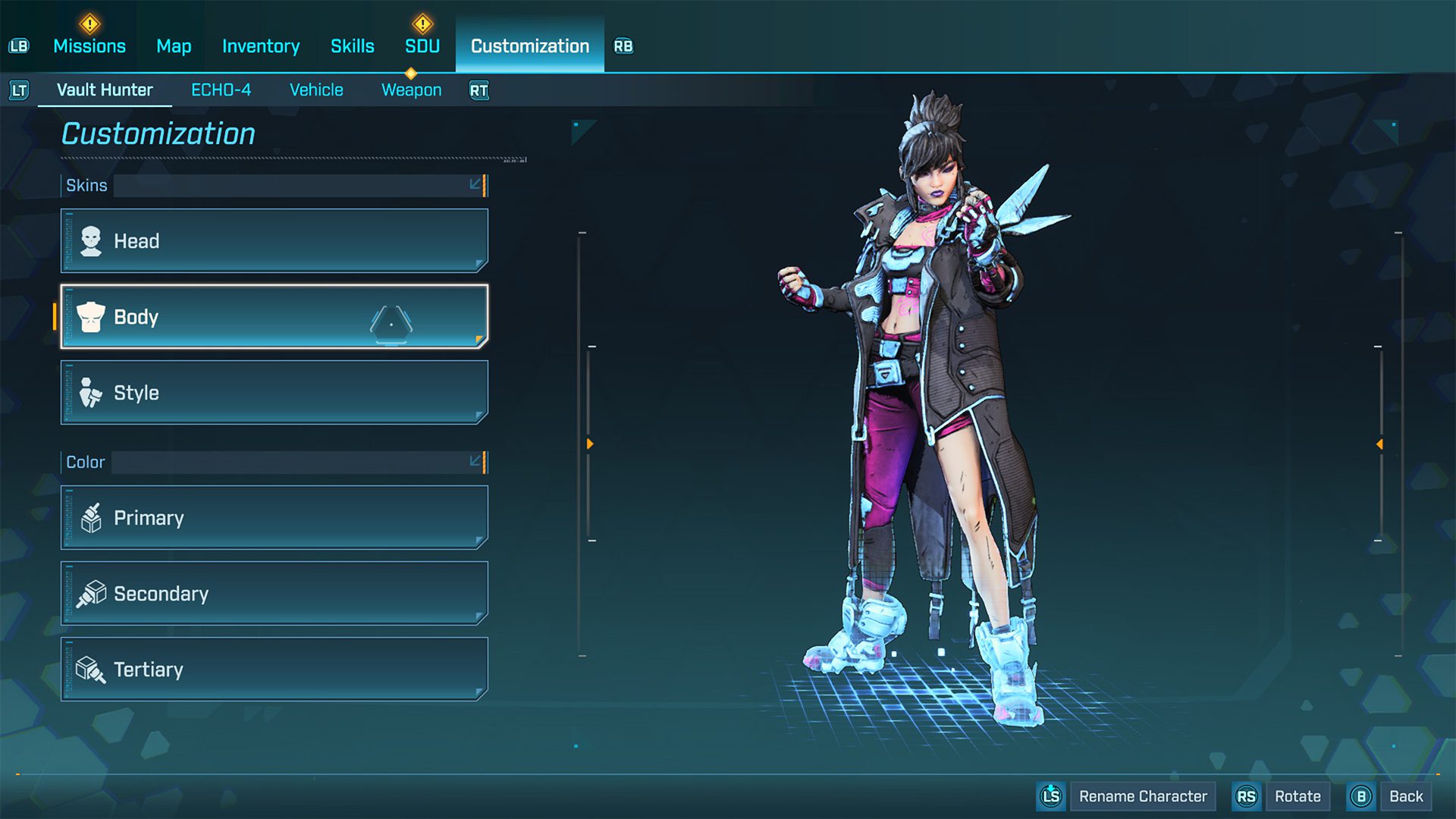
Task: Edit the Primary color
Action: coord(274,518)
